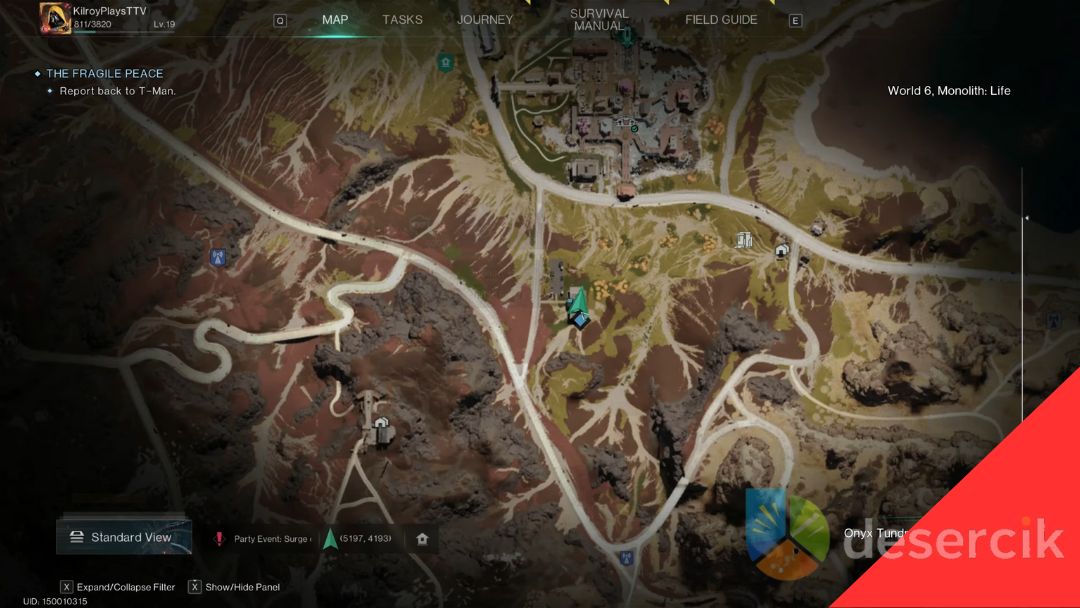
Task: Open the JOURNEY tab
Action: (485, 20)
